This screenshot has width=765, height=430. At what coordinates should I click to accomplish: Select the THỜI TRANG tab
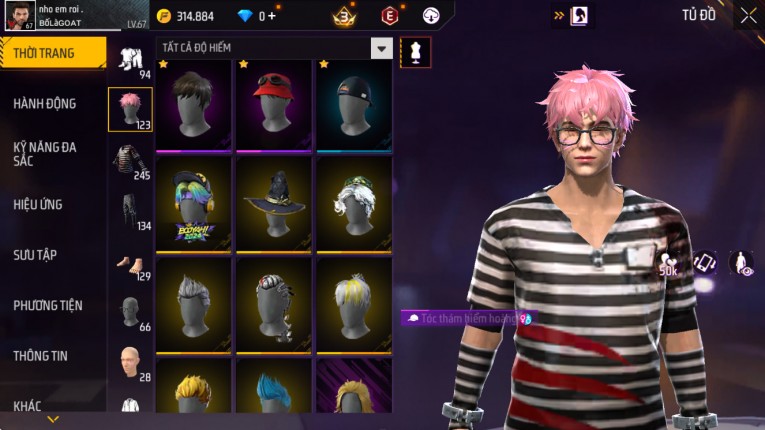click(x=48, y=53)
